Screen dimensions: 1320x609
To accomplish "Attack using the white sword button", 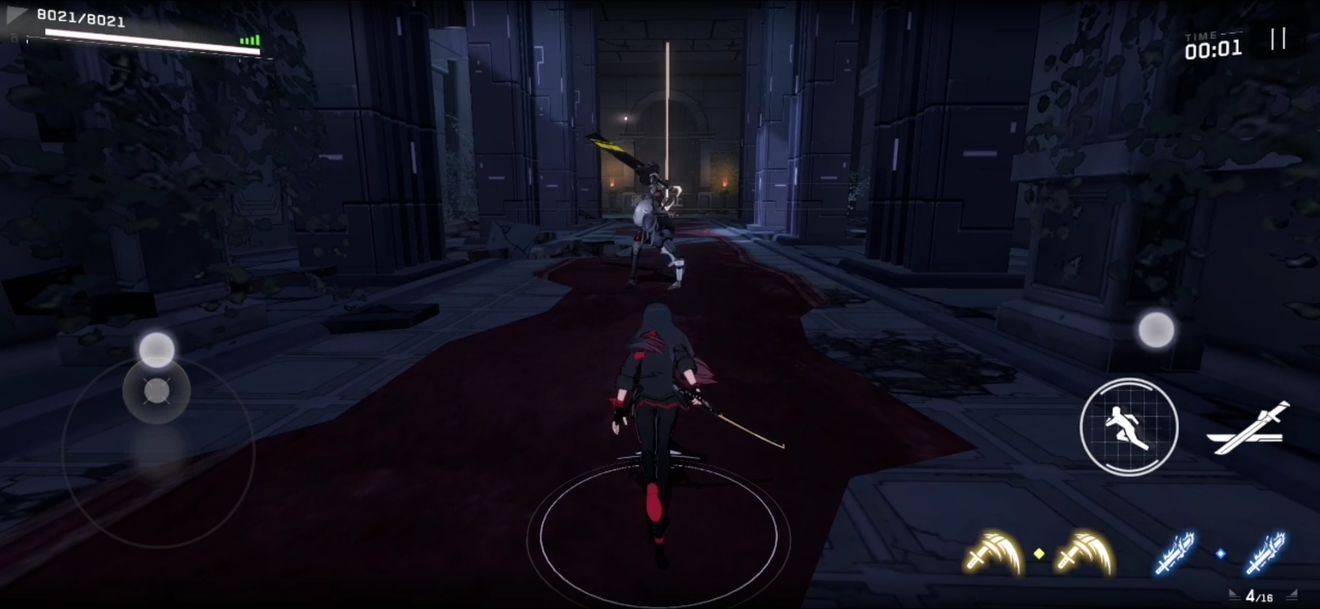I will click(1248, 429).
